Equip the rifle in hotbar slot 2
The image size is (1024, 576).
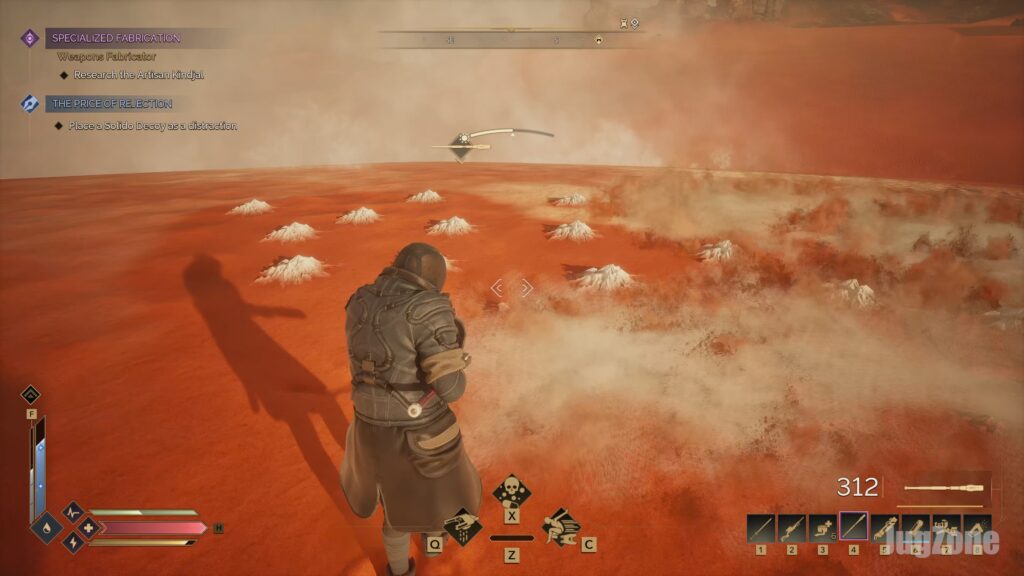click(792, 527)
